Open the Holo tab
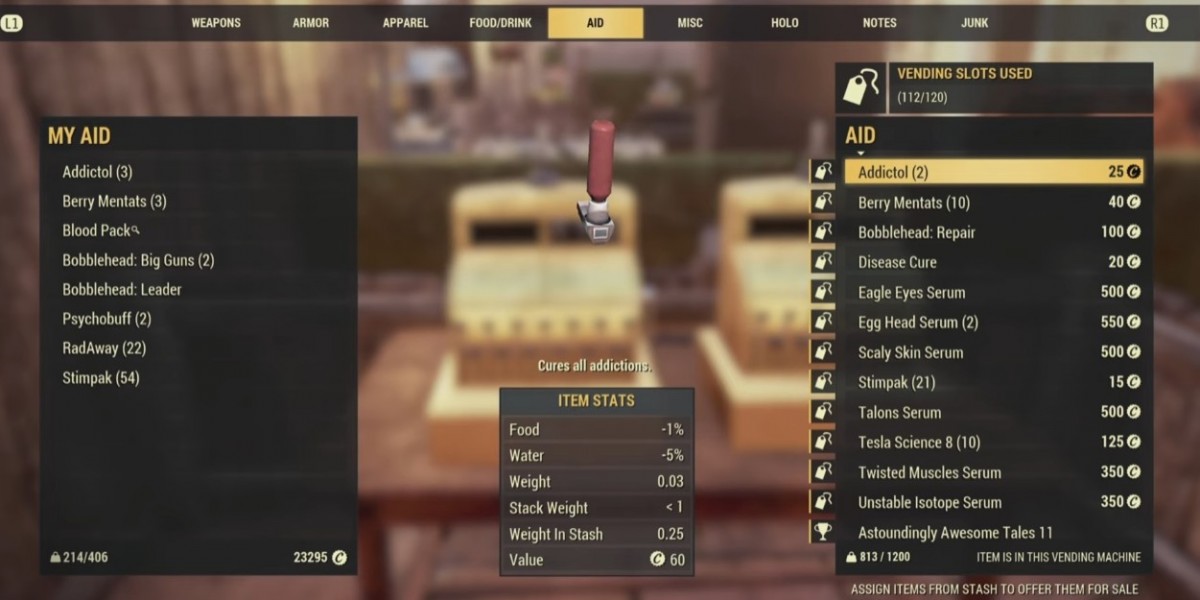 click(785, 23)
